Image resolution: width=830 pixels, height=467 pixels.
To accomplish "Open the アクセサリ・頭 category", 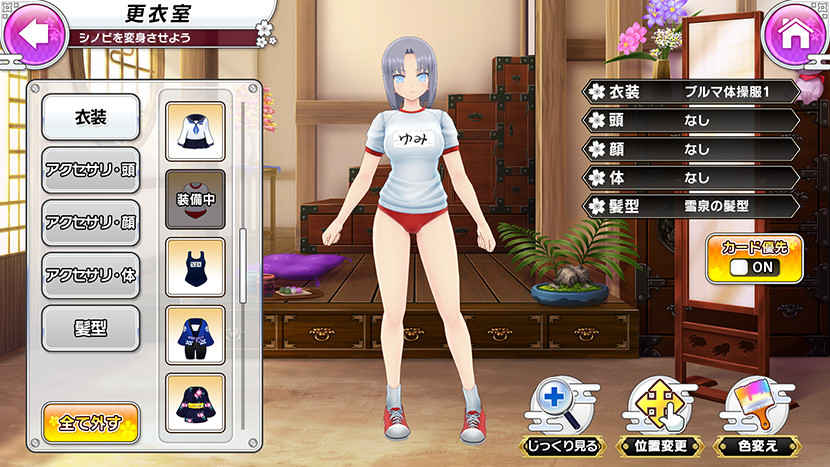I will 90,170.
